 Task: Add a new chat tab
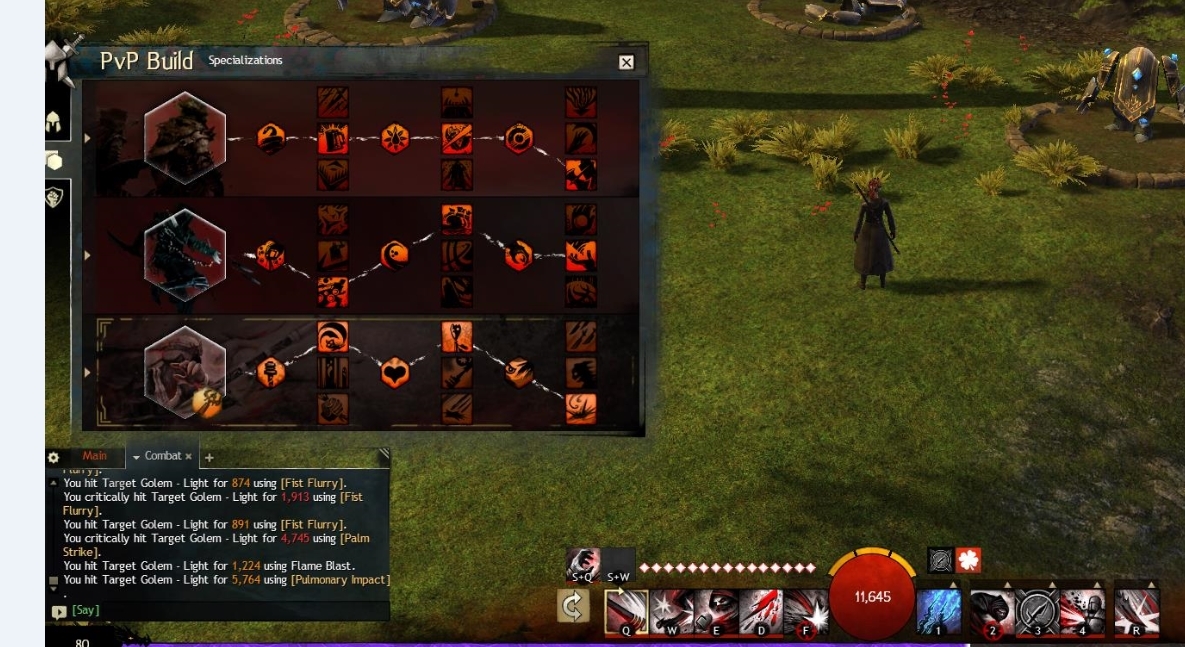click(x=209, y=458)
